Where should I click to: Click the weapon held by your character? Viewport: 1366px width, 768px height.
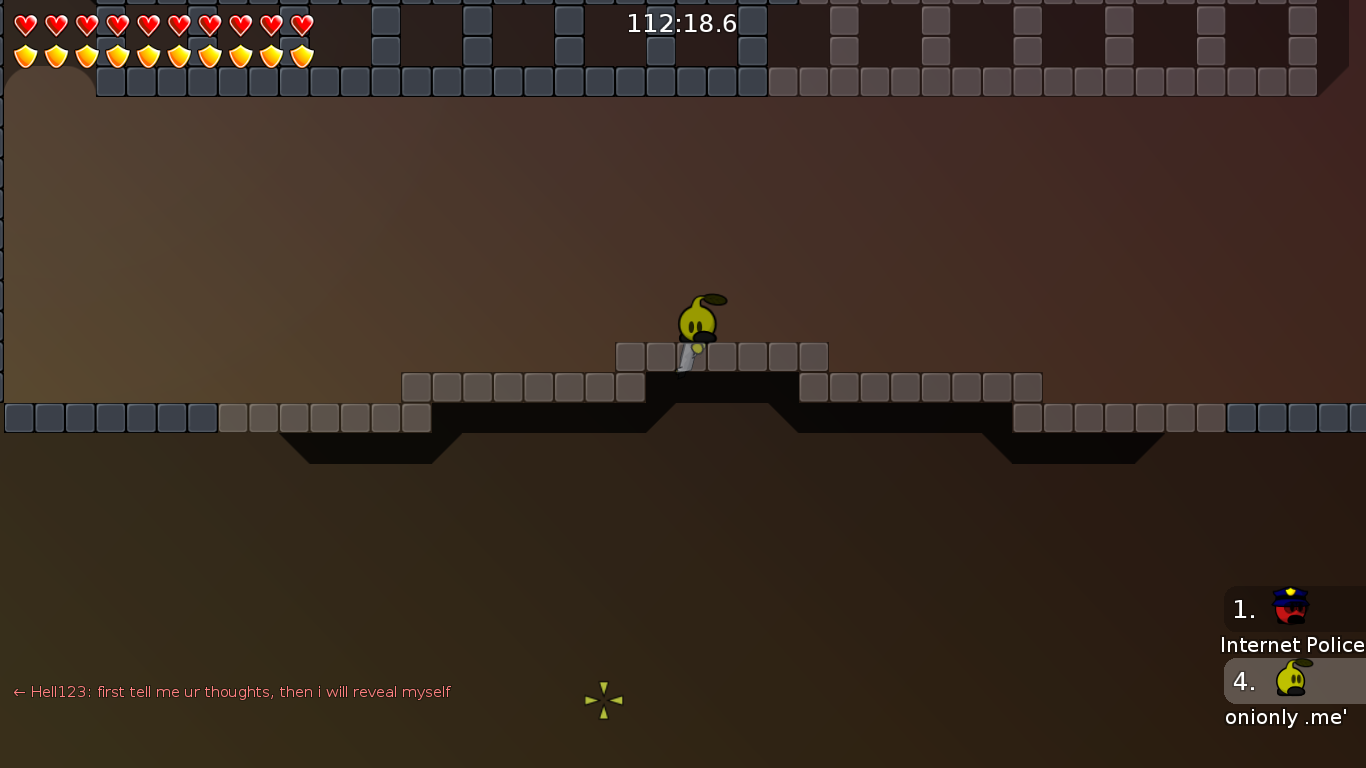click(x=687, y=358)
